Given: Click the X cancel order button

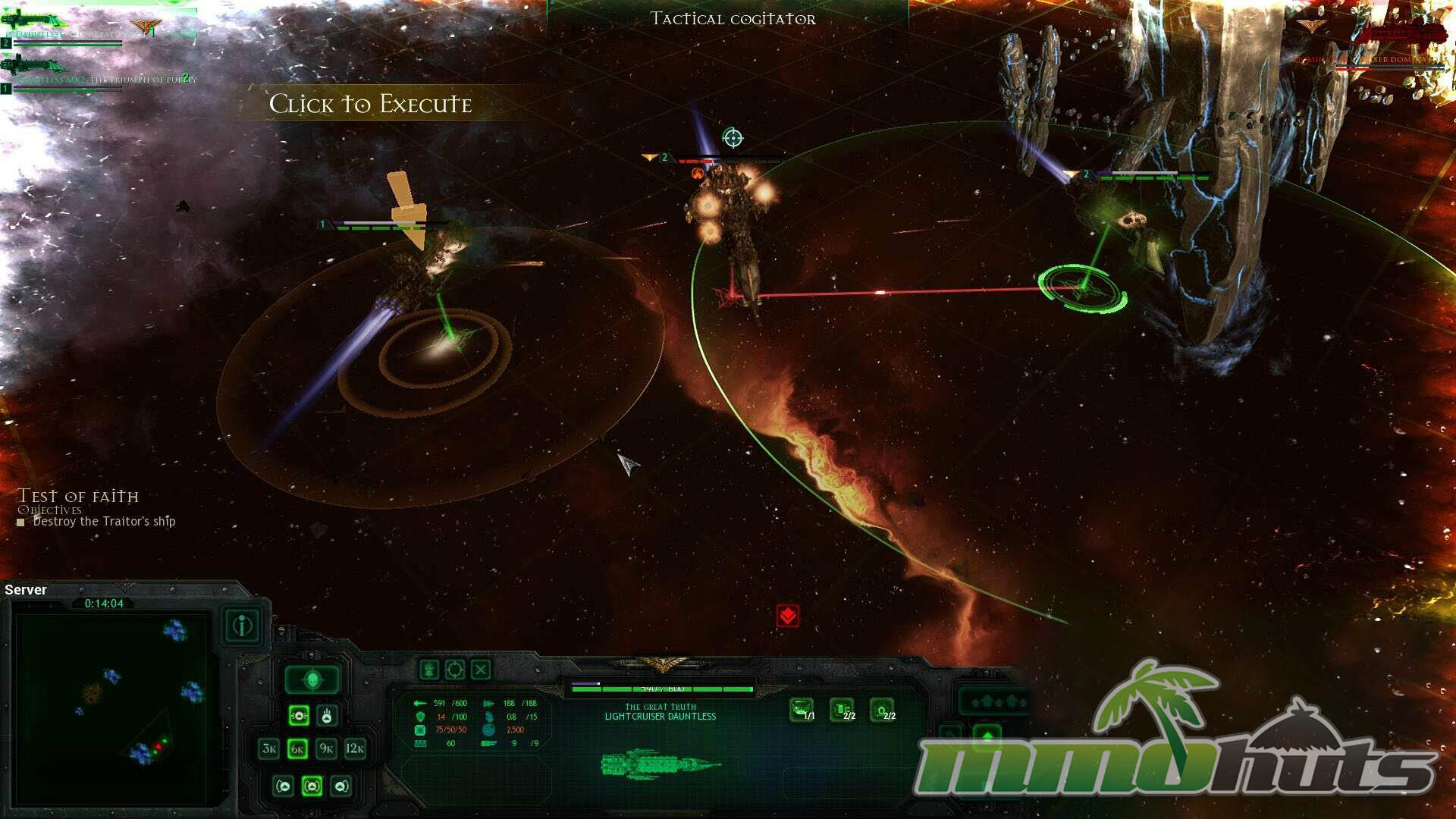Looking at the screenshot, I should [481, 670].
